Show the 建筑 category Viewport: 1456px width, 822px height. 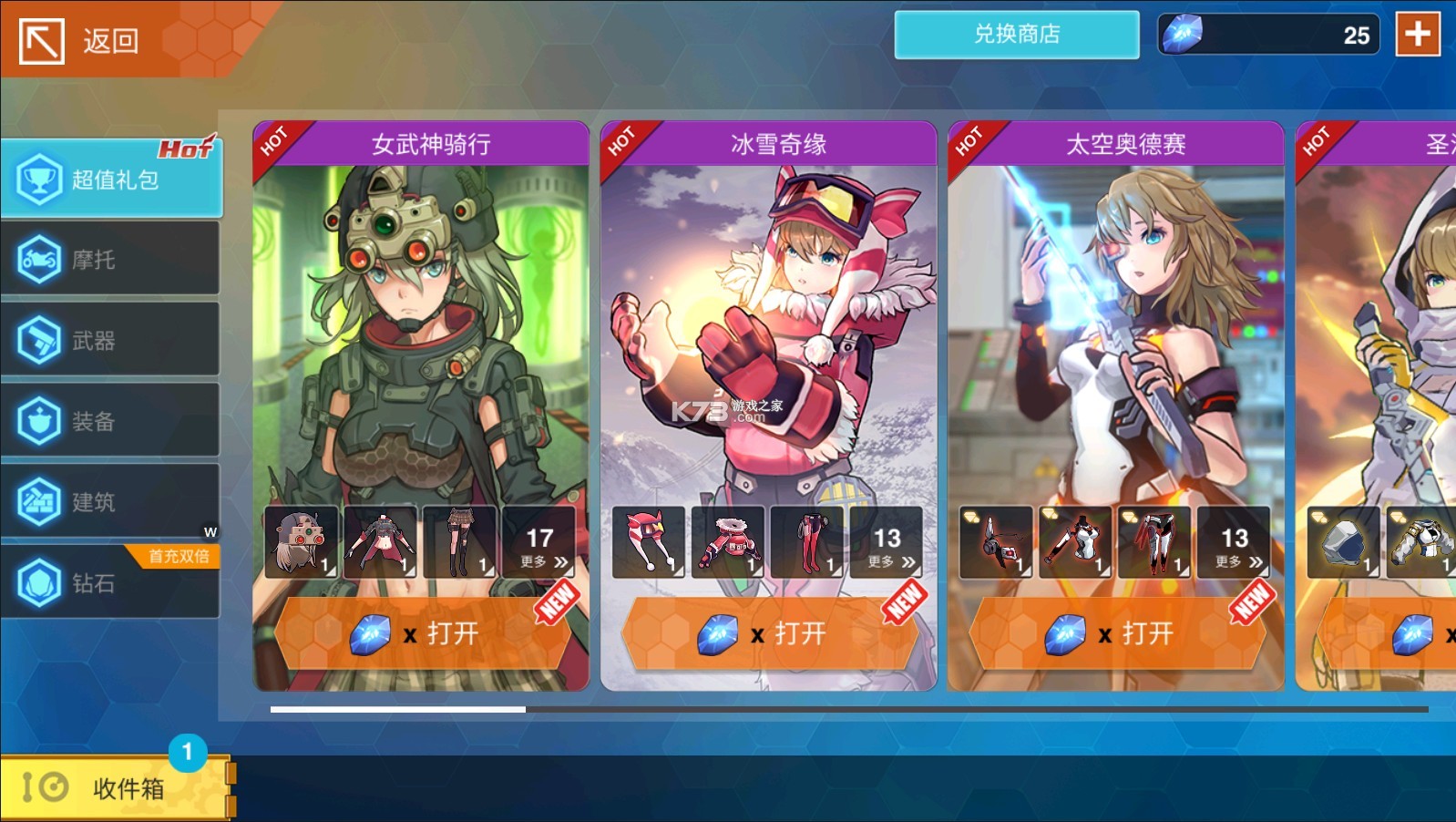coord(111,501)
